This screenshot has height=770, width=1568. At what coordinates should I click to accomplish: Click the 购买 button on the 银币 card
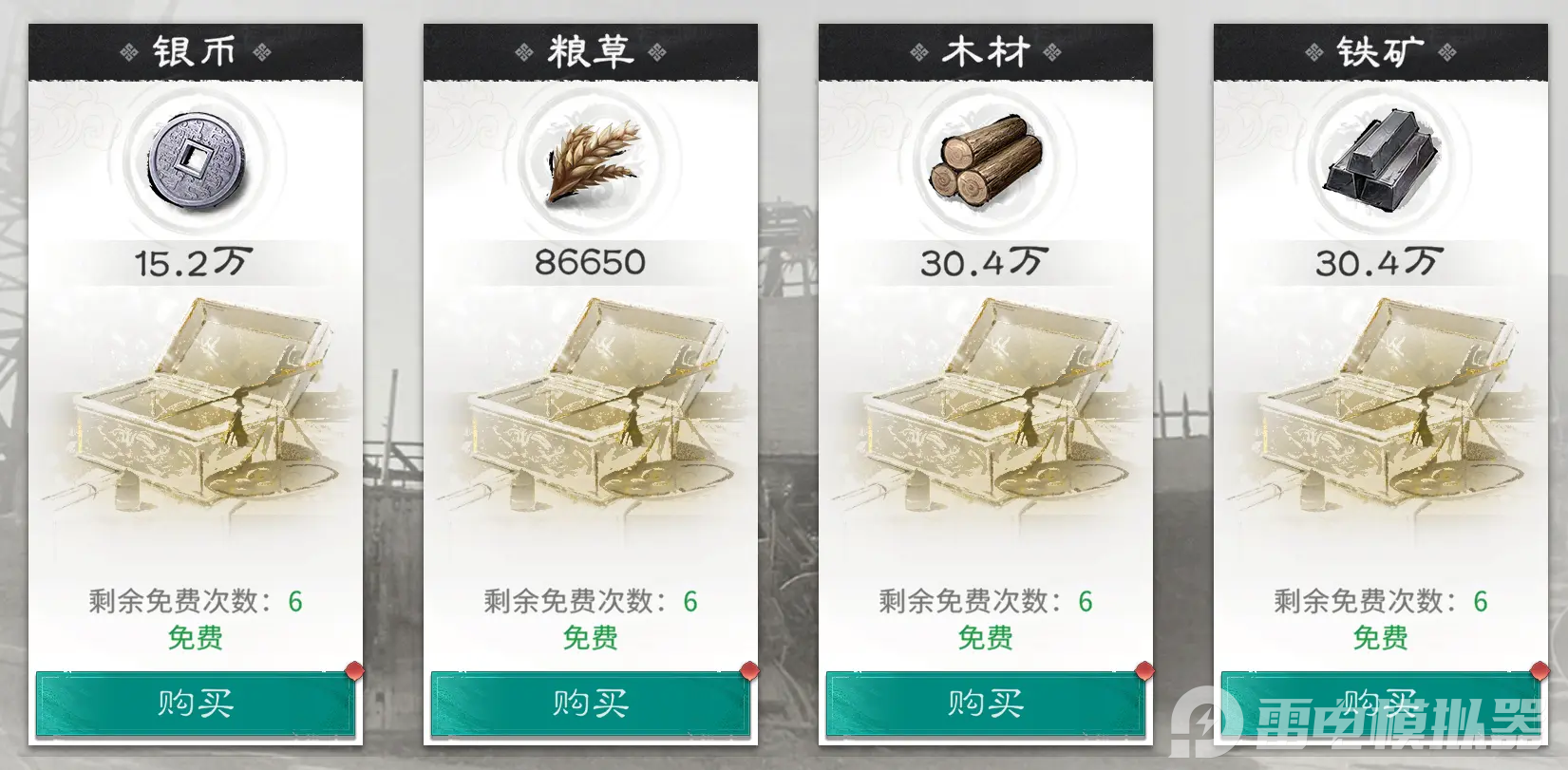coord(196,704)
